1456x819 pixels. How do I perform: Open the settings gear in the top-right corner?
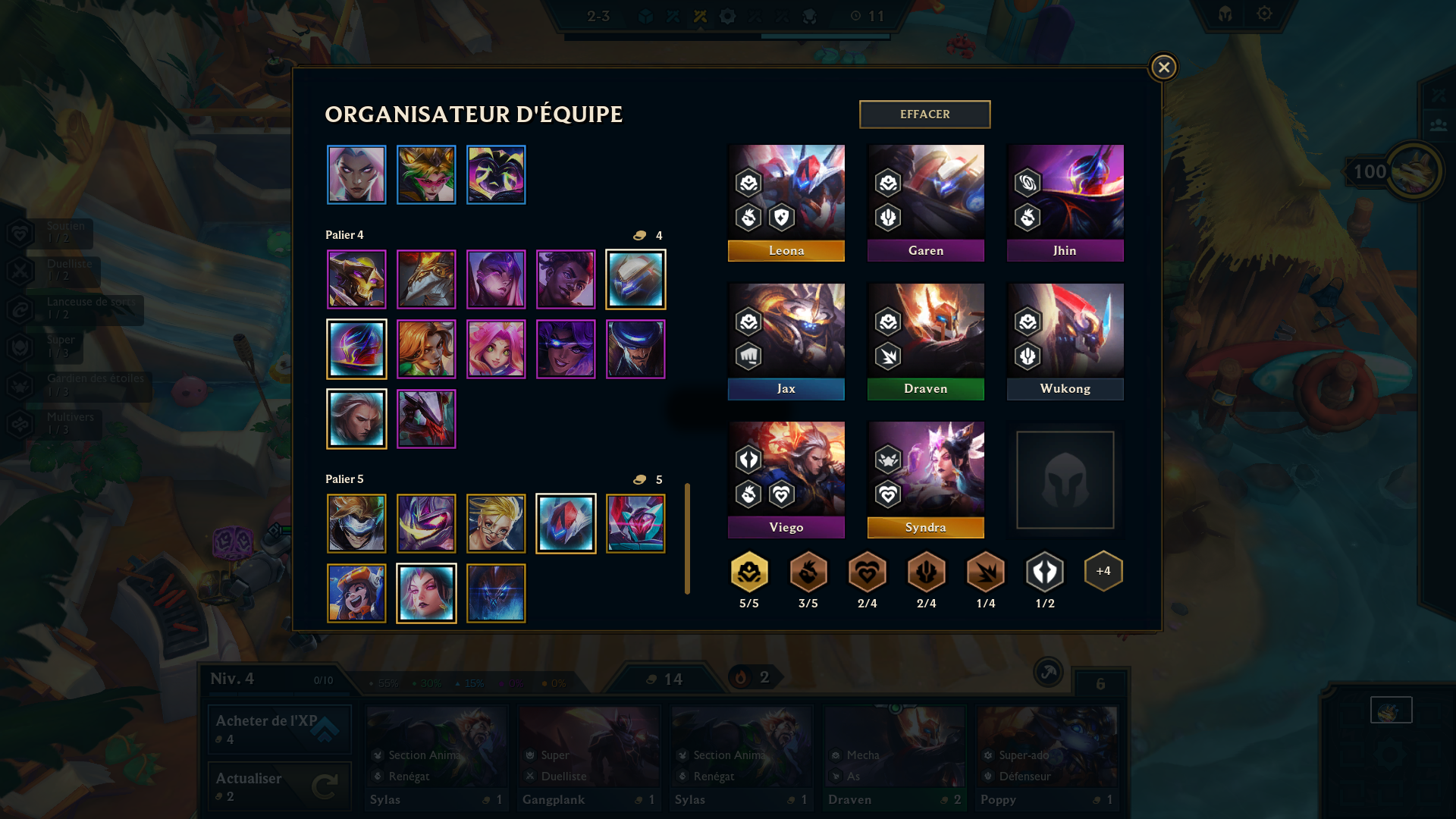(1263, 14)
